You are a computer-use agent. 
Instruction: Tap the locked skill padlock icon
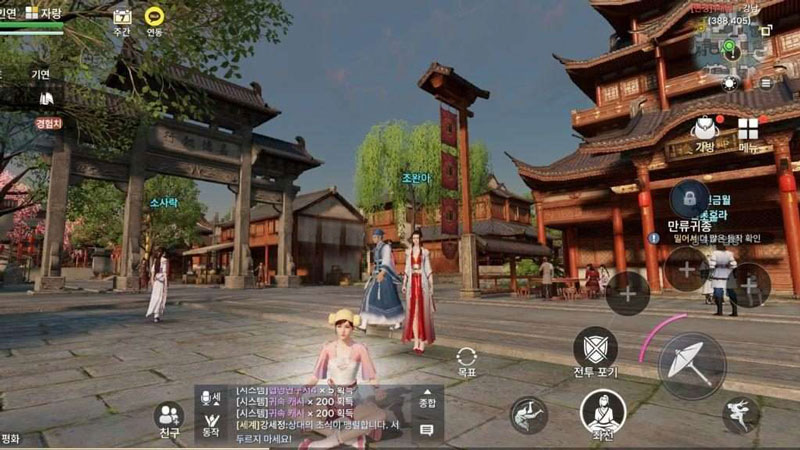[690, 195]
